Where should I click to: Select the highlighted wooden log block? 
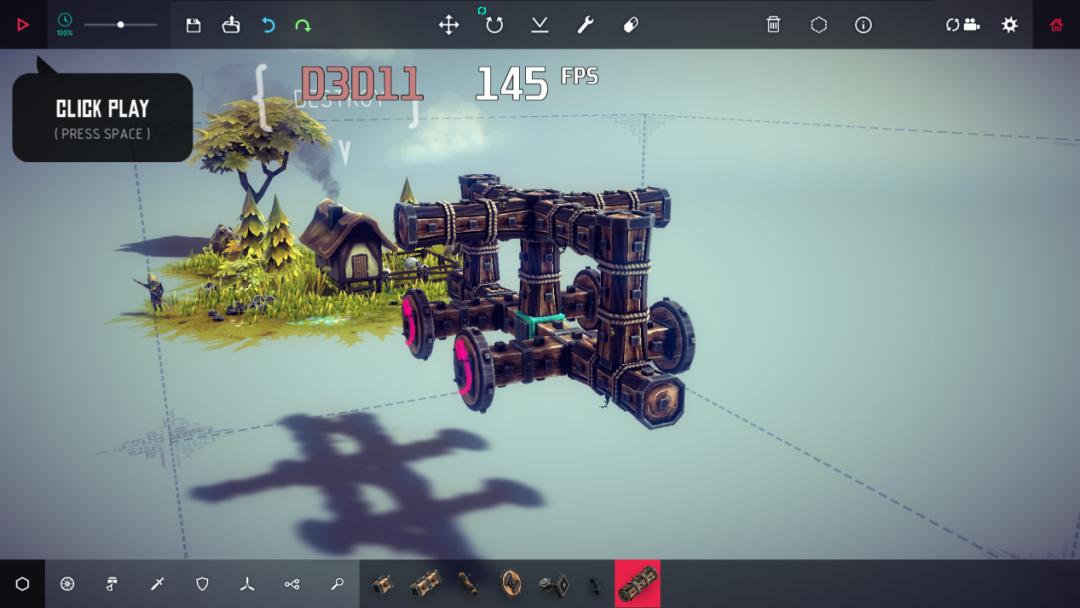point(638,584)
